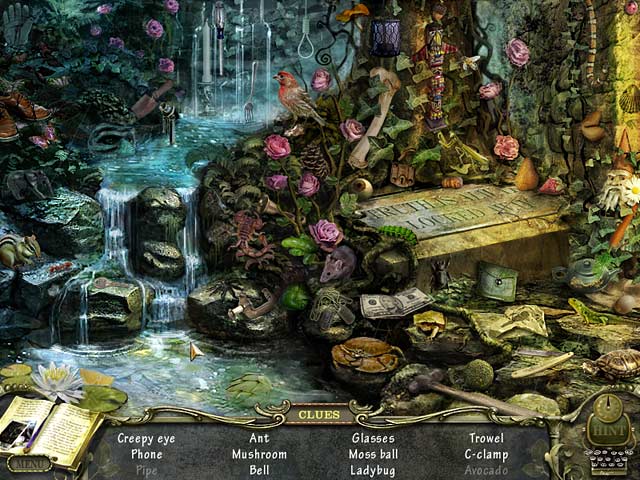Screen dimensions: 640x480
Task: Click the typewriter icon
Action: pos(604,460)
